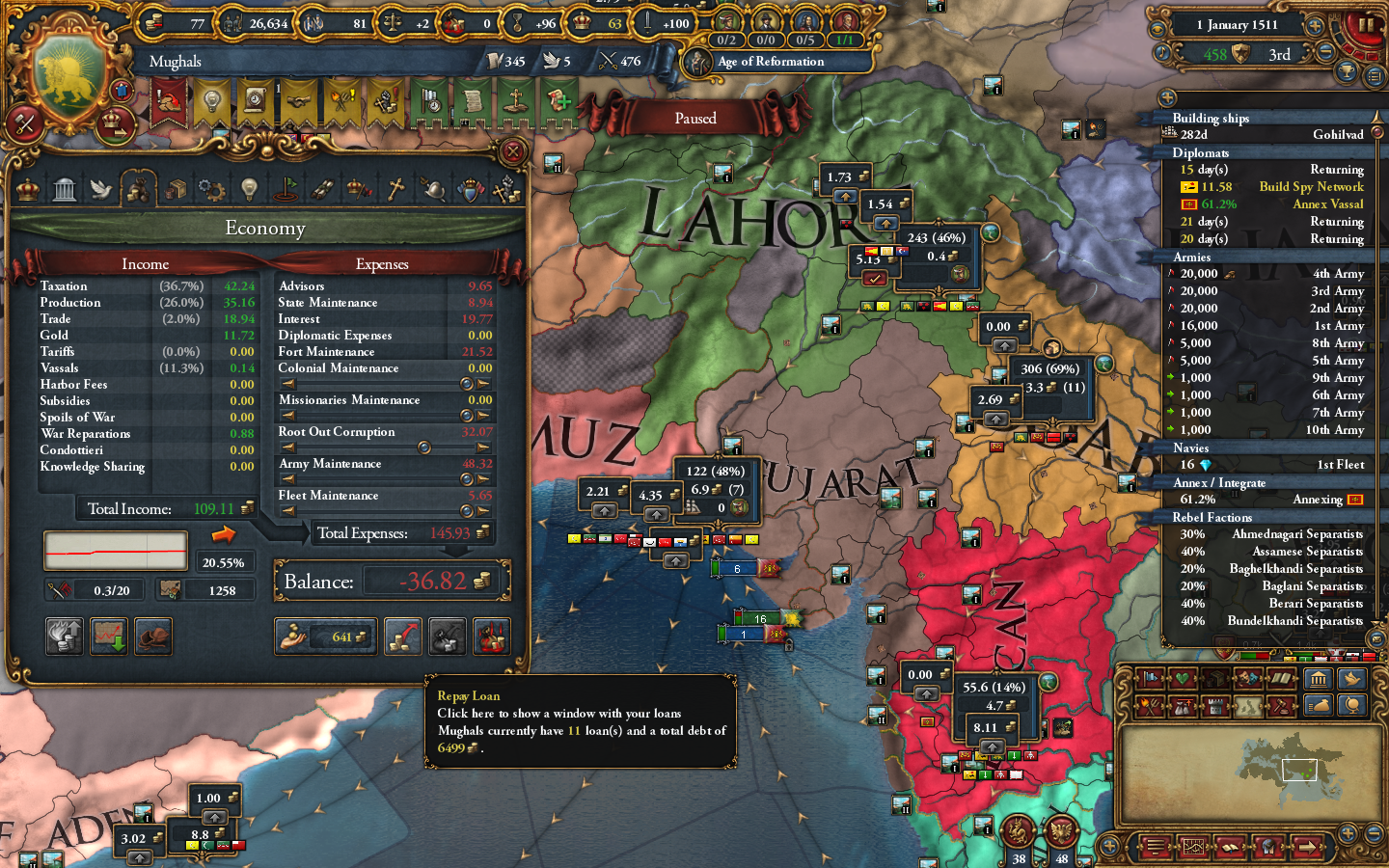1389x868 pixels.
Task: Open the Ledger chart icon near the minimap
Action: (x=1191, y=846)
